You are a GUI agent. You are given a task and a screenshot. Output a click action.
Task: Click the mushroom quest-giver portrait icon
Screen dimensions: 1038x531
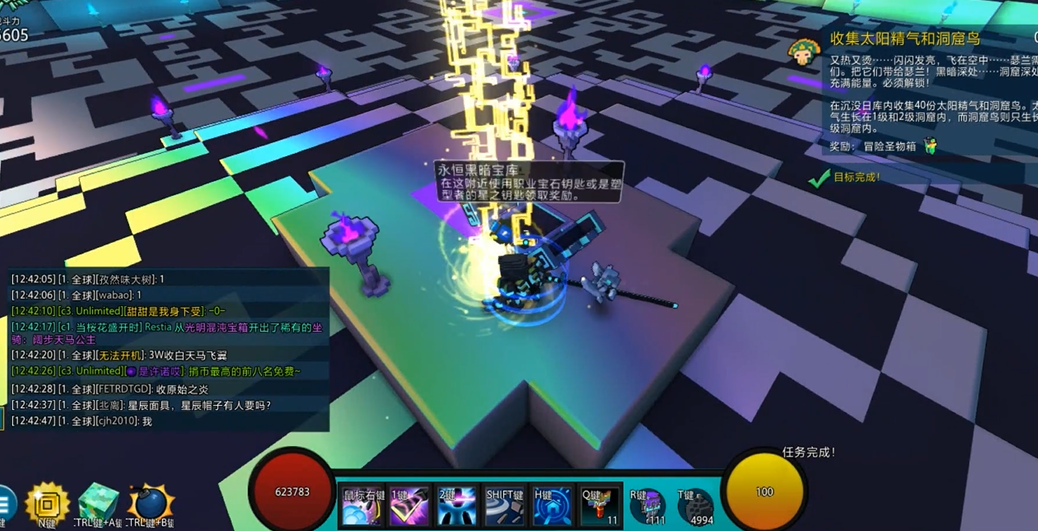tap(802, 52)
